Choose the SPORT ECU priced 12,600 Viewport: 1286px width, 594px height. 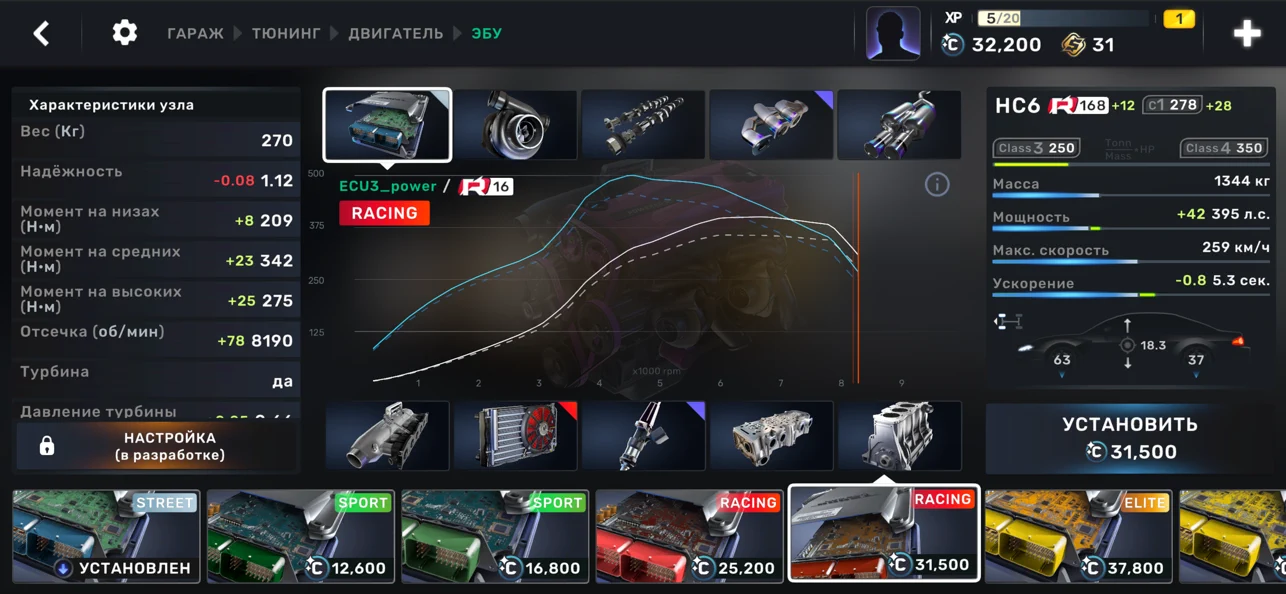[300, 536]
